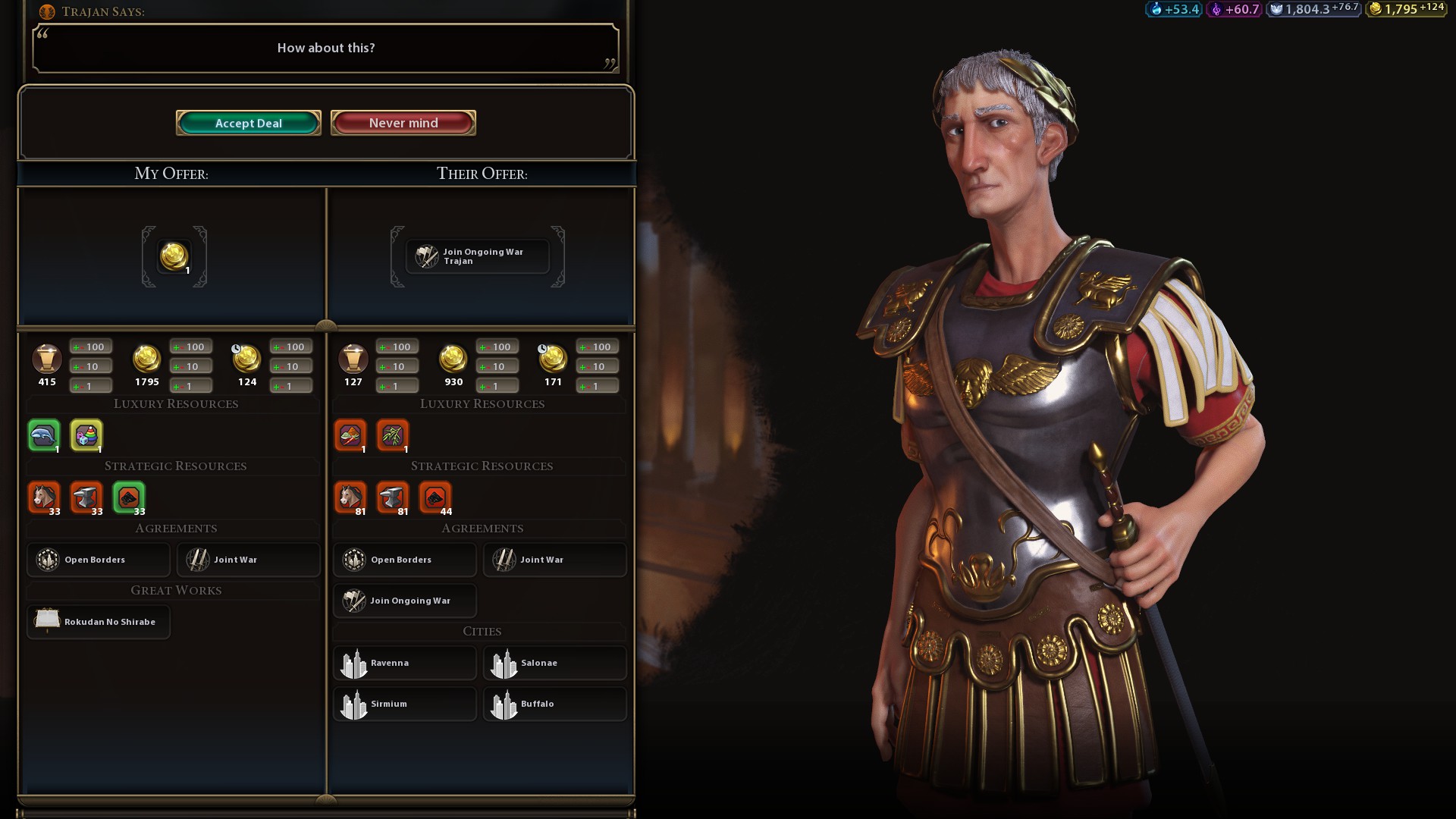Accept the deal with Trajan

click(248, 123)
